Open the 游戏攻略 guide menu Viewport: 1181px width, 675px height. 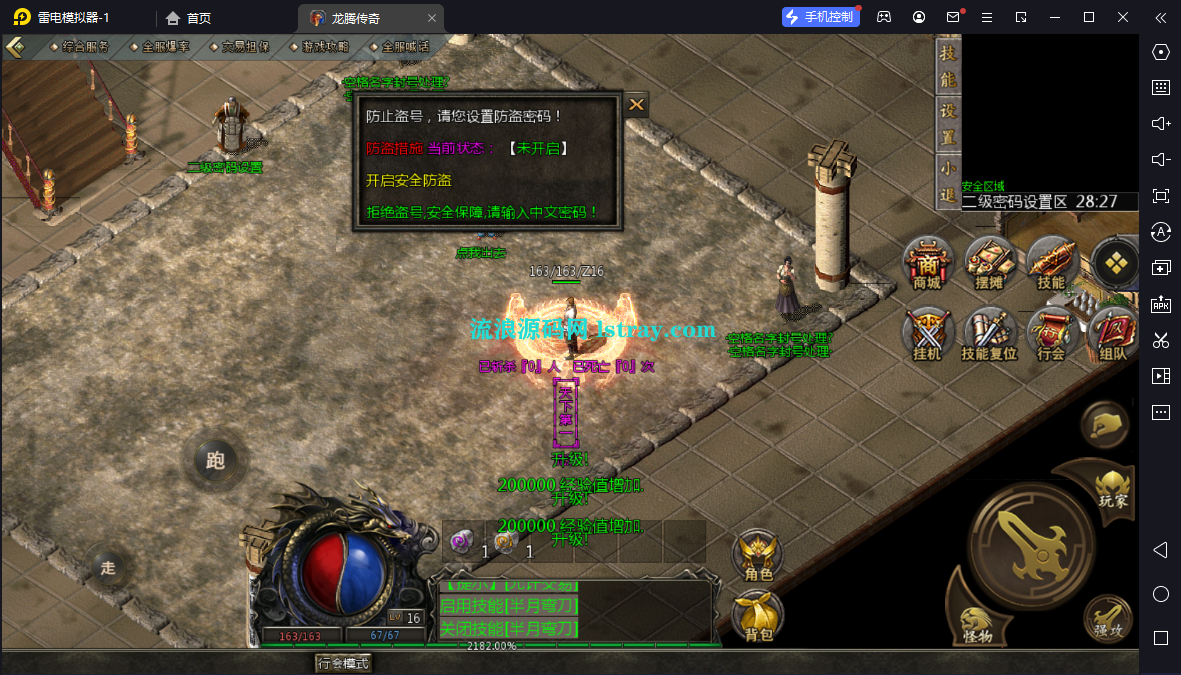325,47
